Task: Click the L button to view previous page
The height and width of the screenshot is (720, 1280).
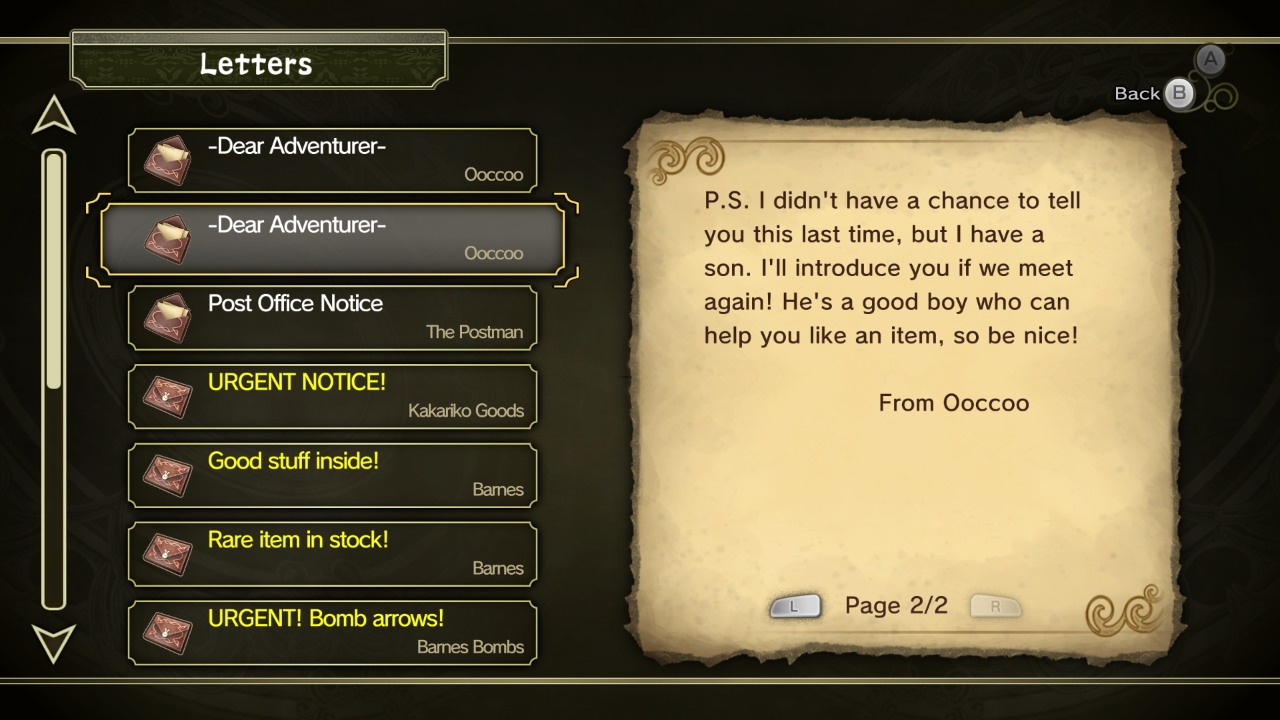Action: 796,605
